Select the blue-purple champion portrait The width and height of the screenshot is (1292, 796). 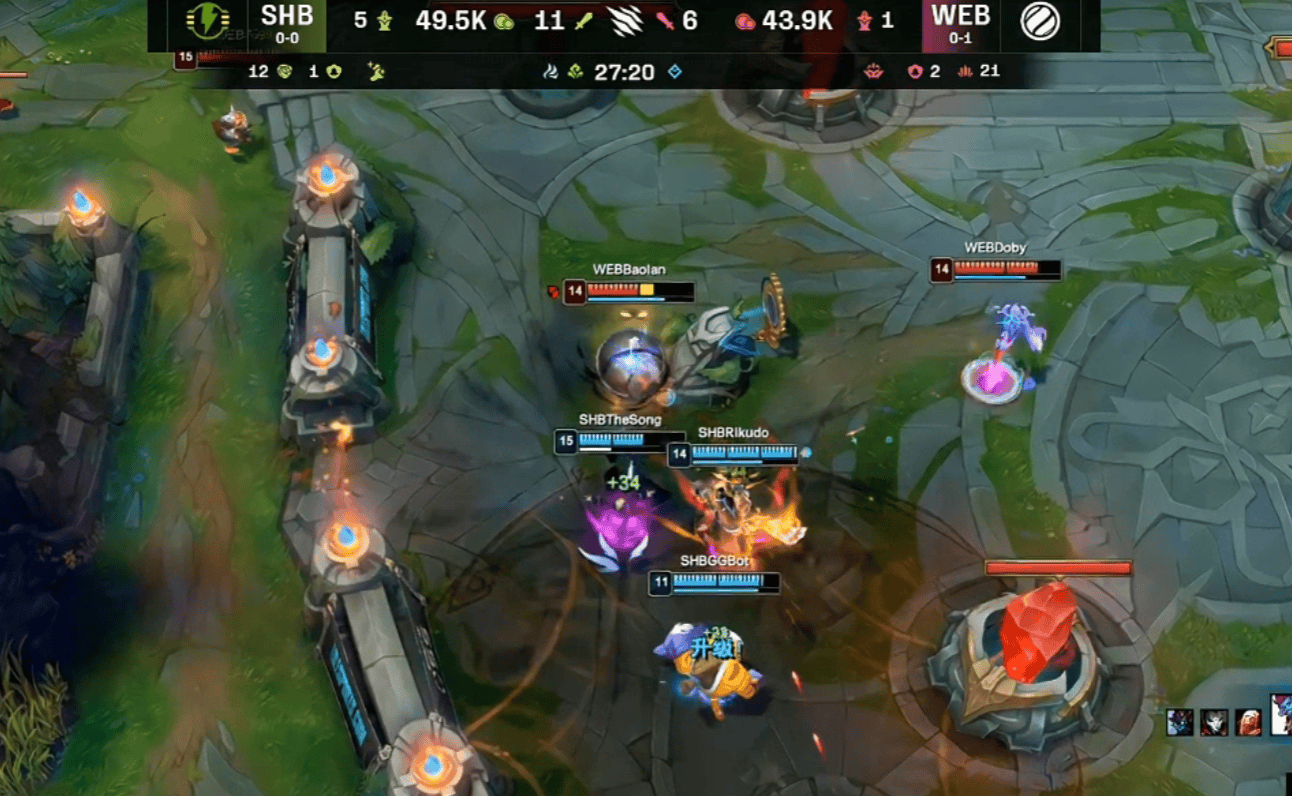1180,722
